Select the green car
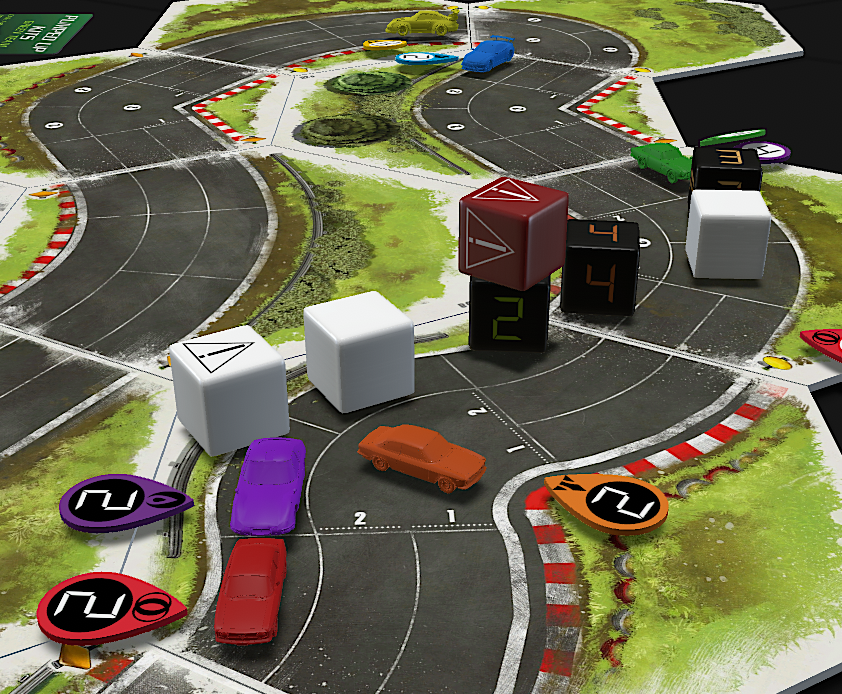Viewport: 842px width, 694px height. [662, 160]
